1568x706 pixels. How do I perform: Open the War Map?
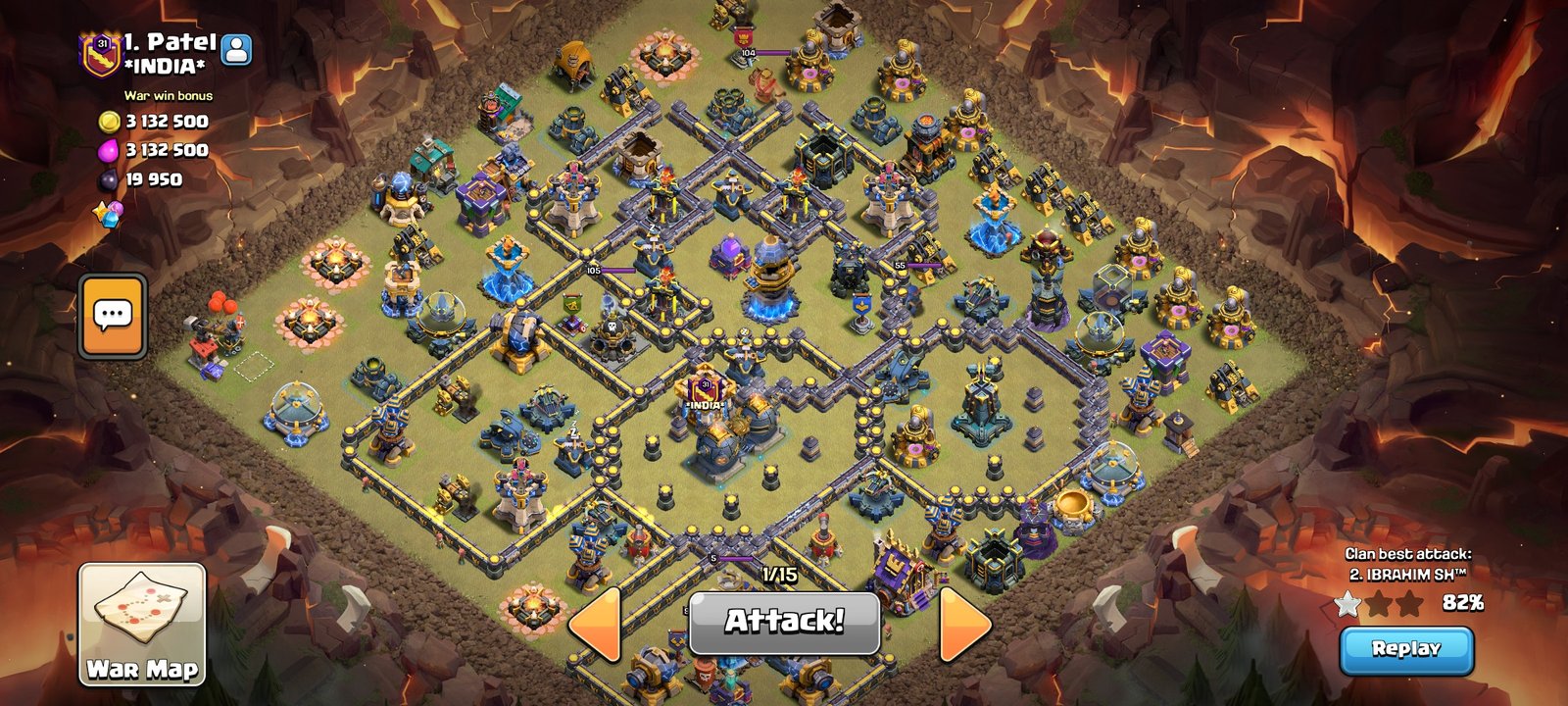tap(142, 624)
